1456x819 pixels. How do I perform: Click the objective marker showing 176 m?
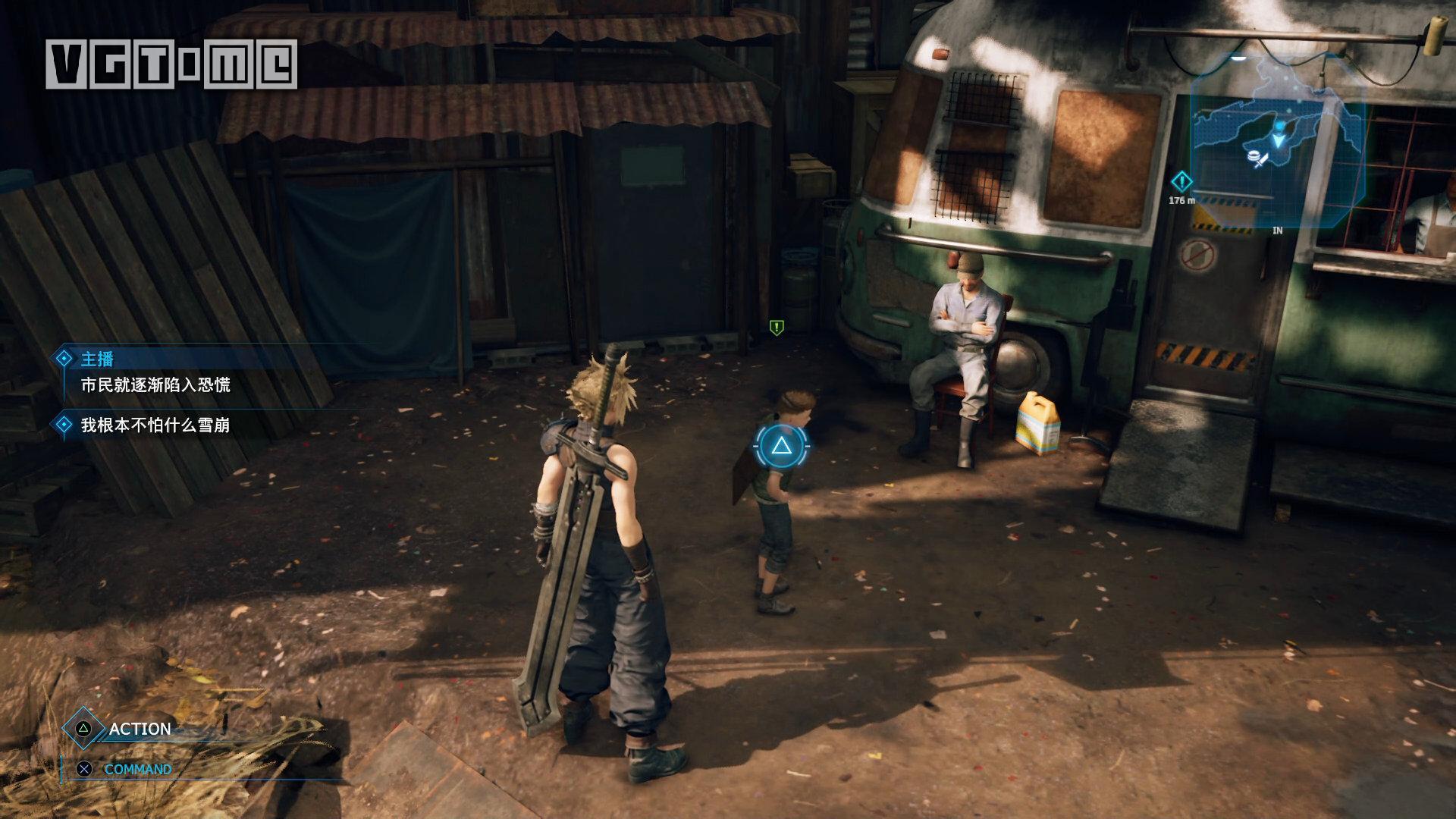[1181, 182]
